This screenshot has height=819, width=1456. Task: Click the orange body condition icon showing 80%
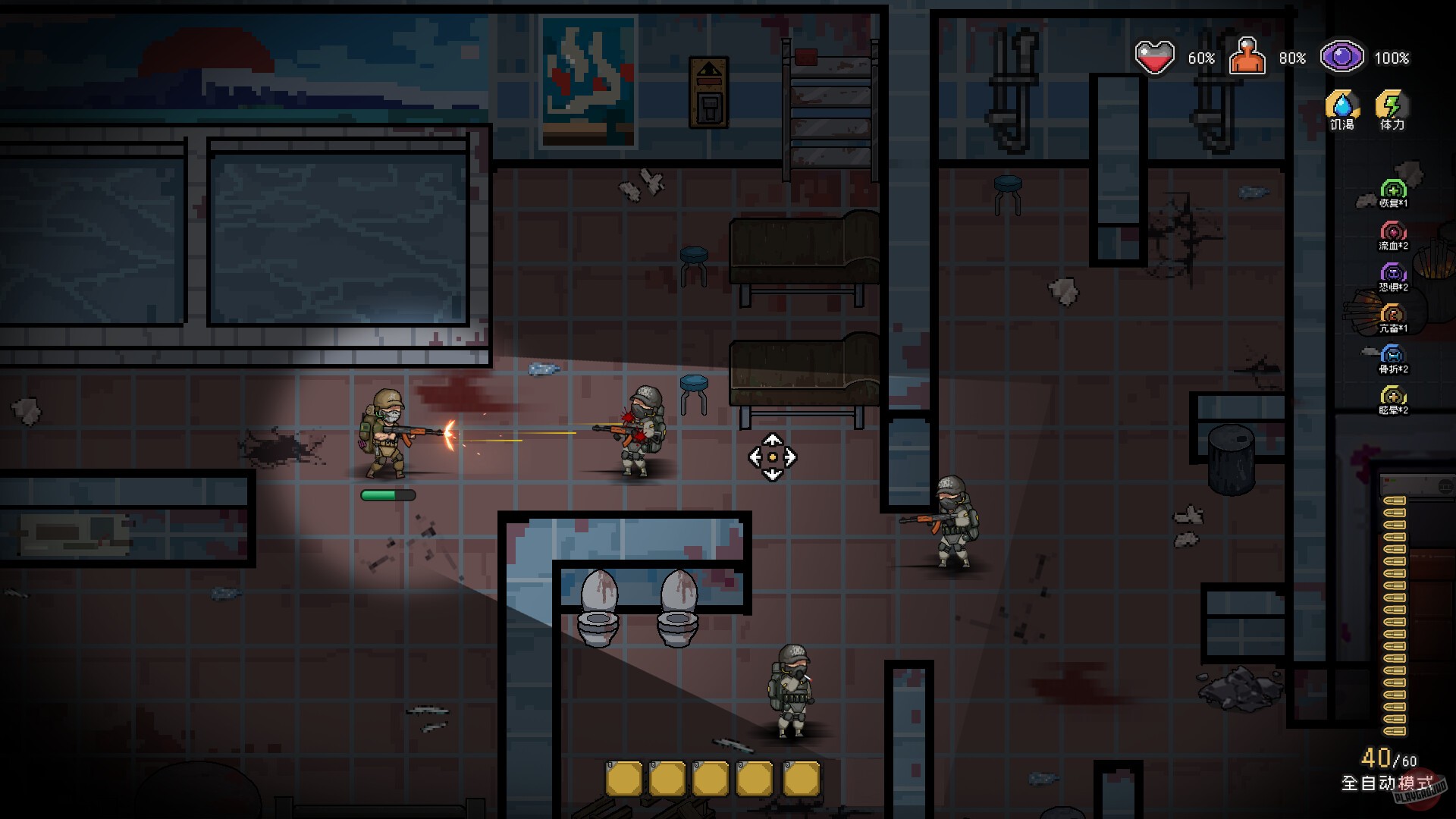[x=1249, y=56]
